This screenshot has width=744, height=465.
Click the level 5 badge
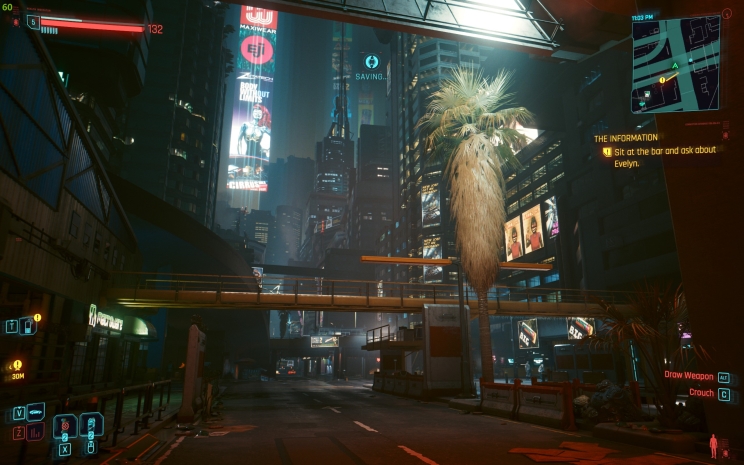coord(33,22)
